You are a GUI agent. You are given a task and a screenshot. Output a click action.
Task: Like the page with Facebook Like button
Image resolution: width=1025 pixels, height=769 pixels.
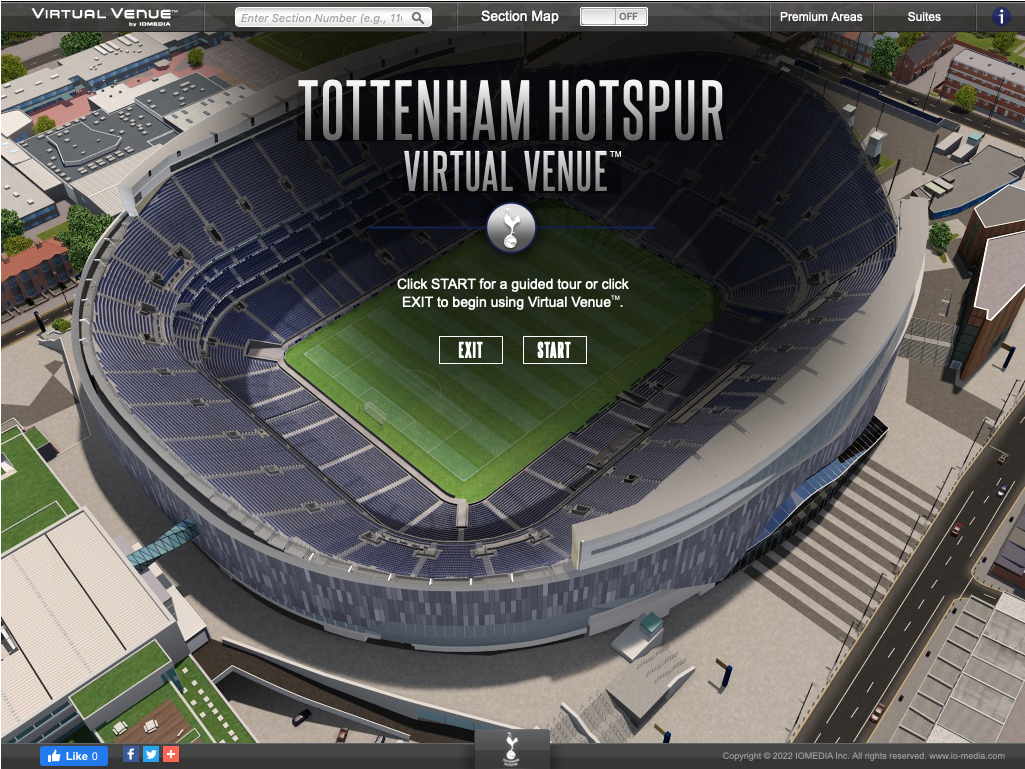(74, 756)
